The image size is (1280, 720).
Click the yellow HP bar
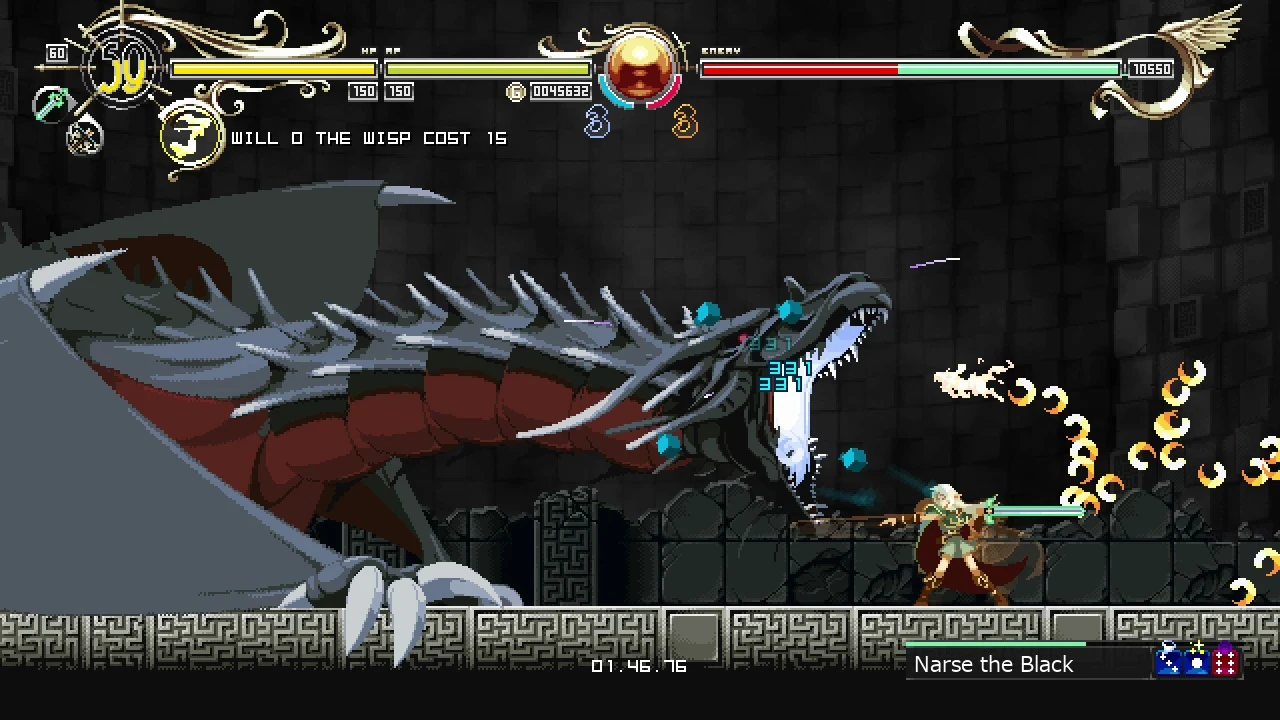[272, 68]
